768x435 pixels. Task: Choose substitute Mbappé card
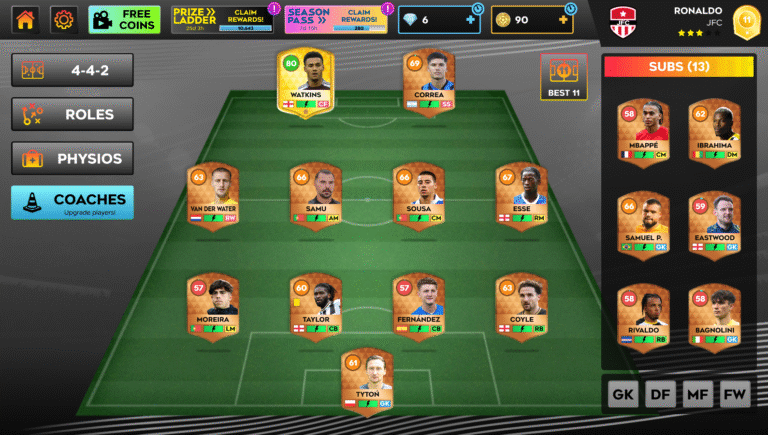point(643,132)
